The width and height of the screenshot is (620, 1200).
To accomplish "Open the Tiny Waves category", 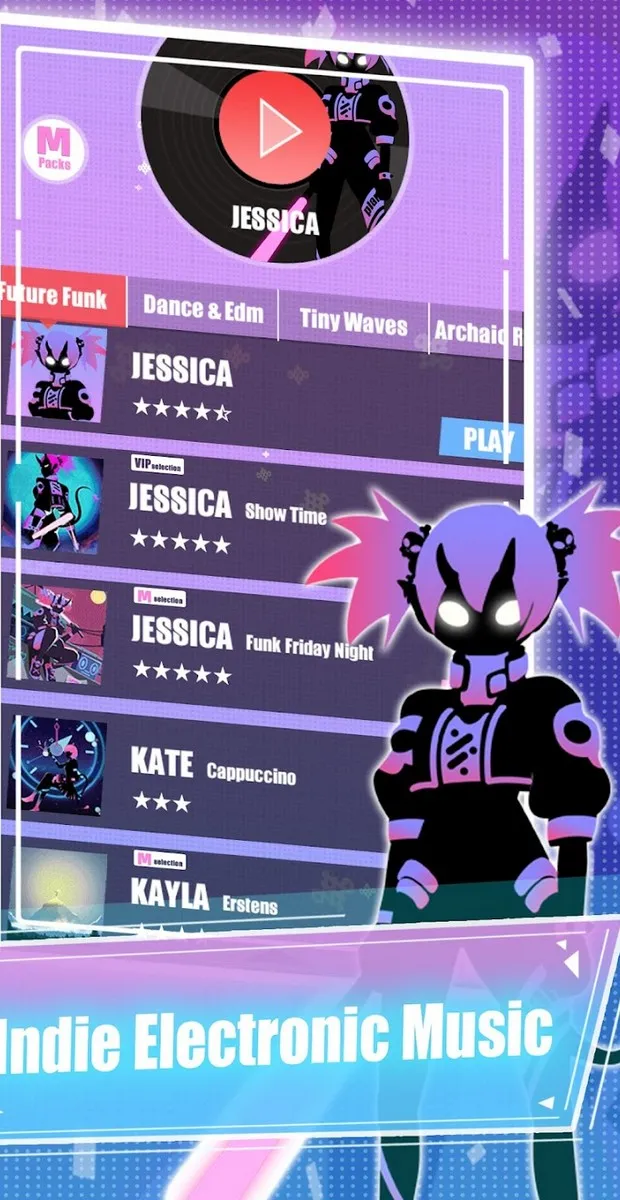I will pyautogui.click(x=353, y=322).
